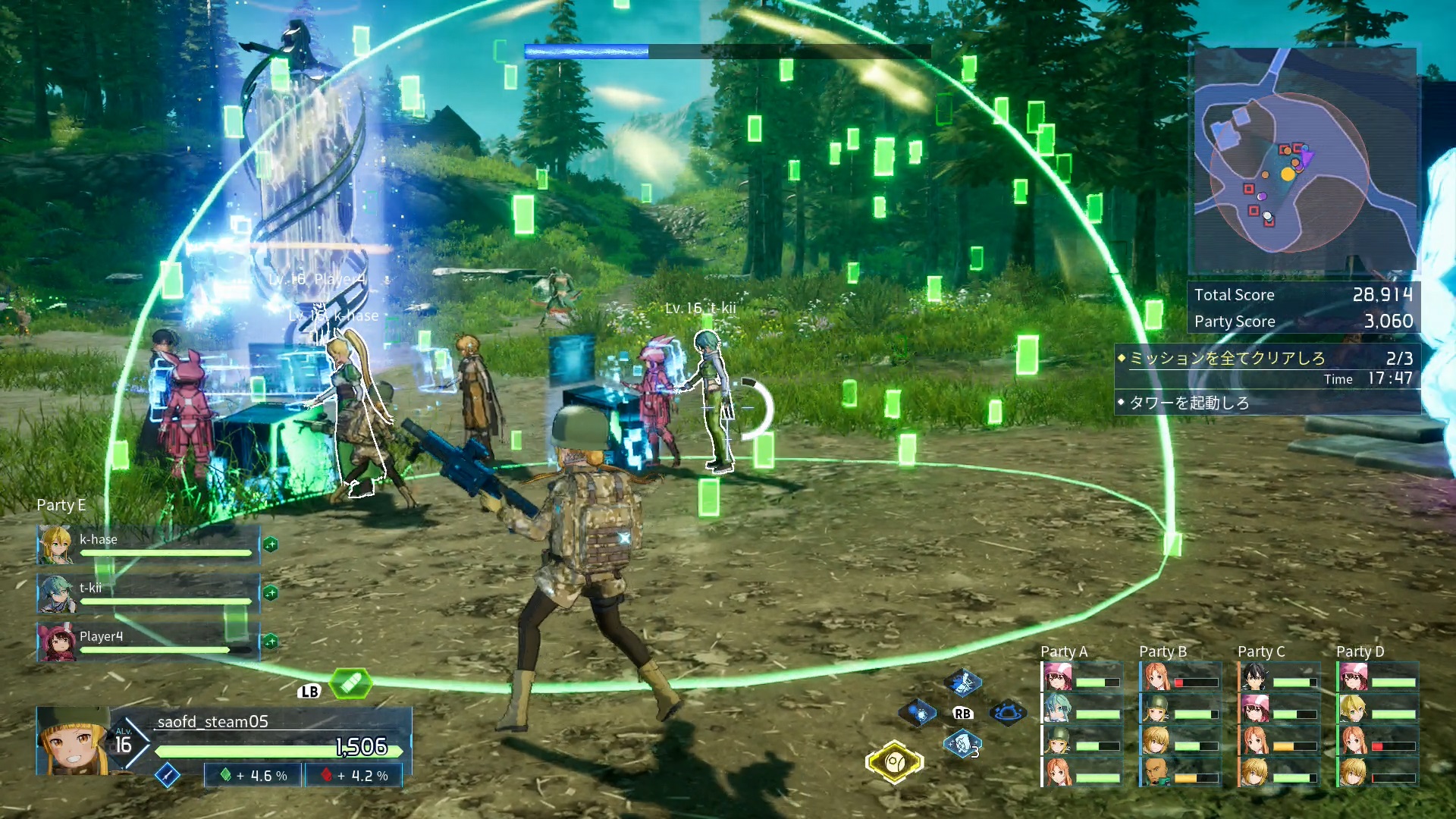Select the ミッションを全てクリアしろ objective
This screenshot has height=819, width=1456.
1227,358
